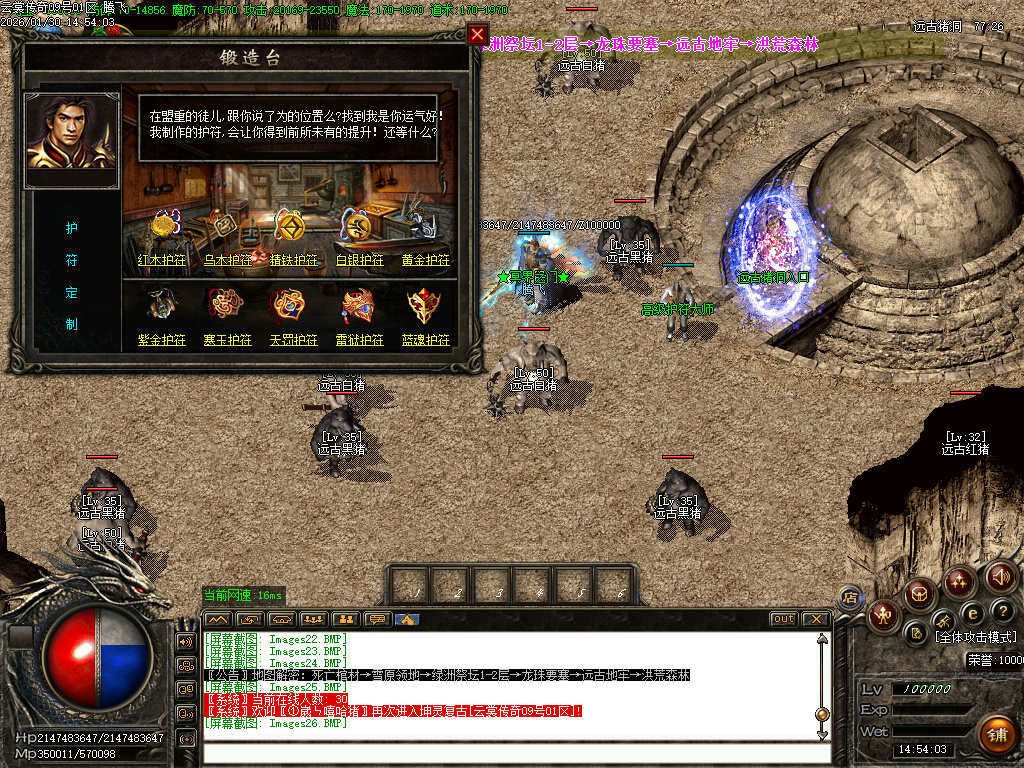Choose the 黄金护符 amulet
Screen dimensions: 1024x768
[x=425, y=260]
